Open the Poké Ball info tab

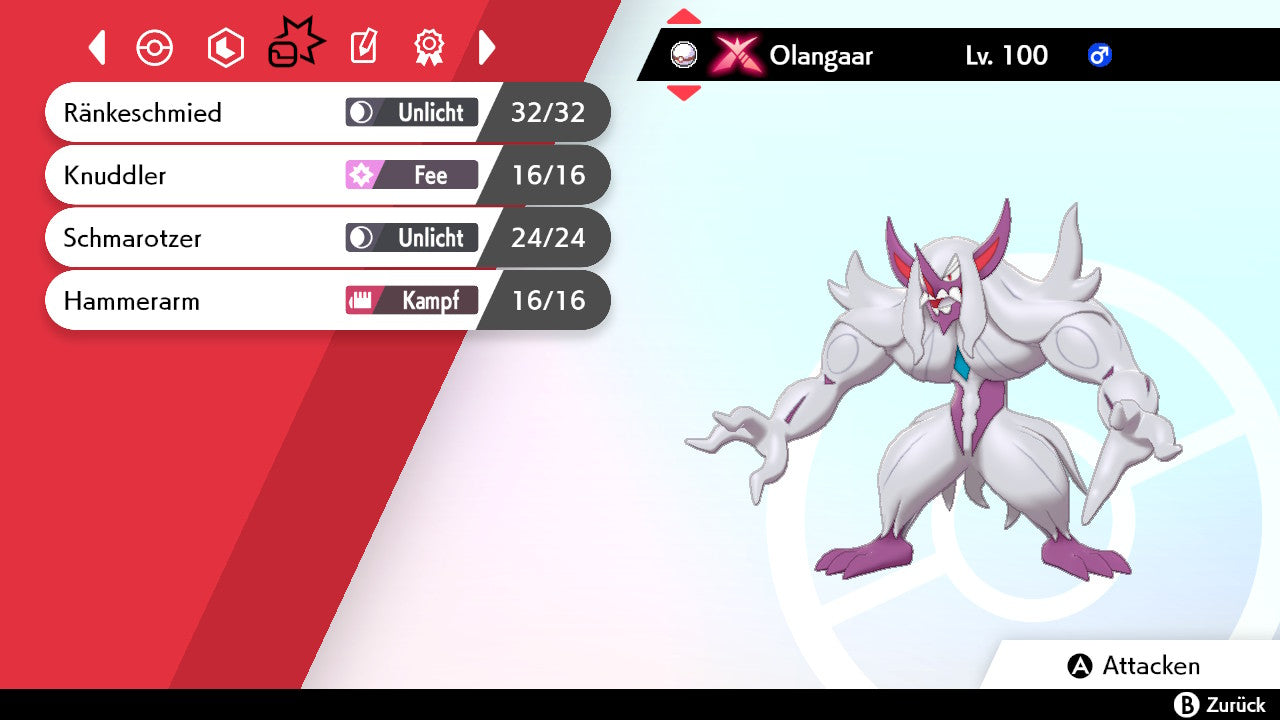155,47
